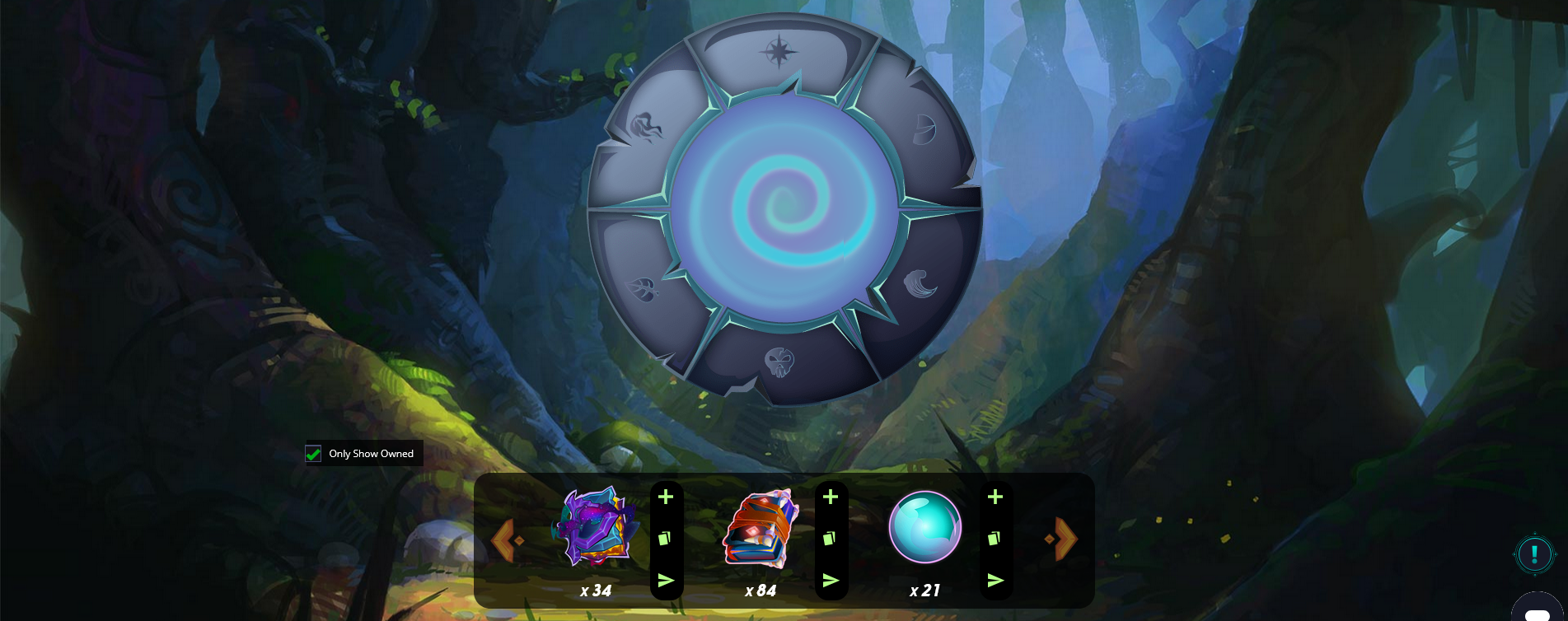Open the chat bubble in the bottom corner
The height and width of the screenshot is (621, 1568).
[x=1538, y=613]
